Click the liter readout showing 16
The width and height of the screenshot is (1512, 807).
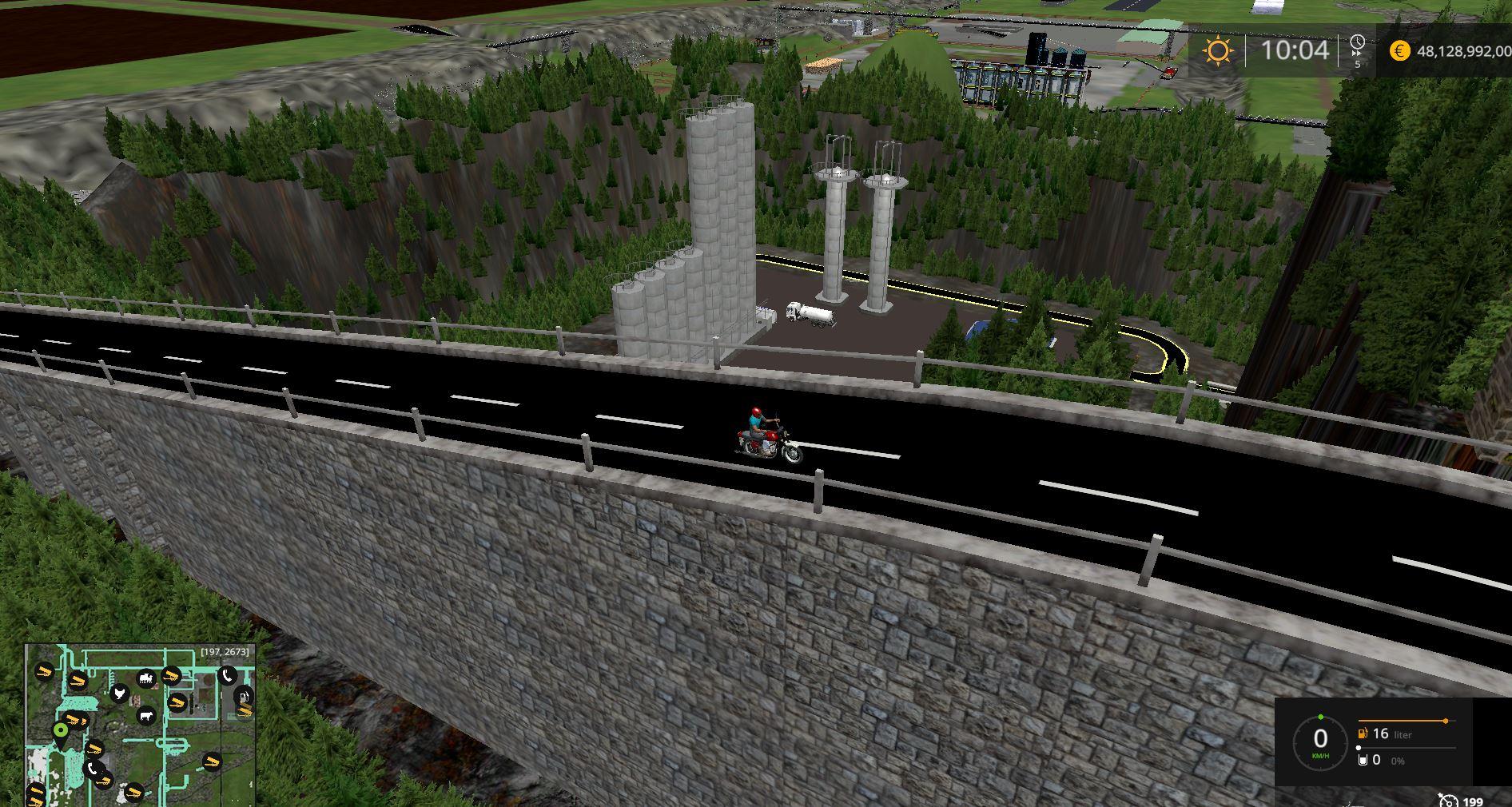coord(1380,734)
